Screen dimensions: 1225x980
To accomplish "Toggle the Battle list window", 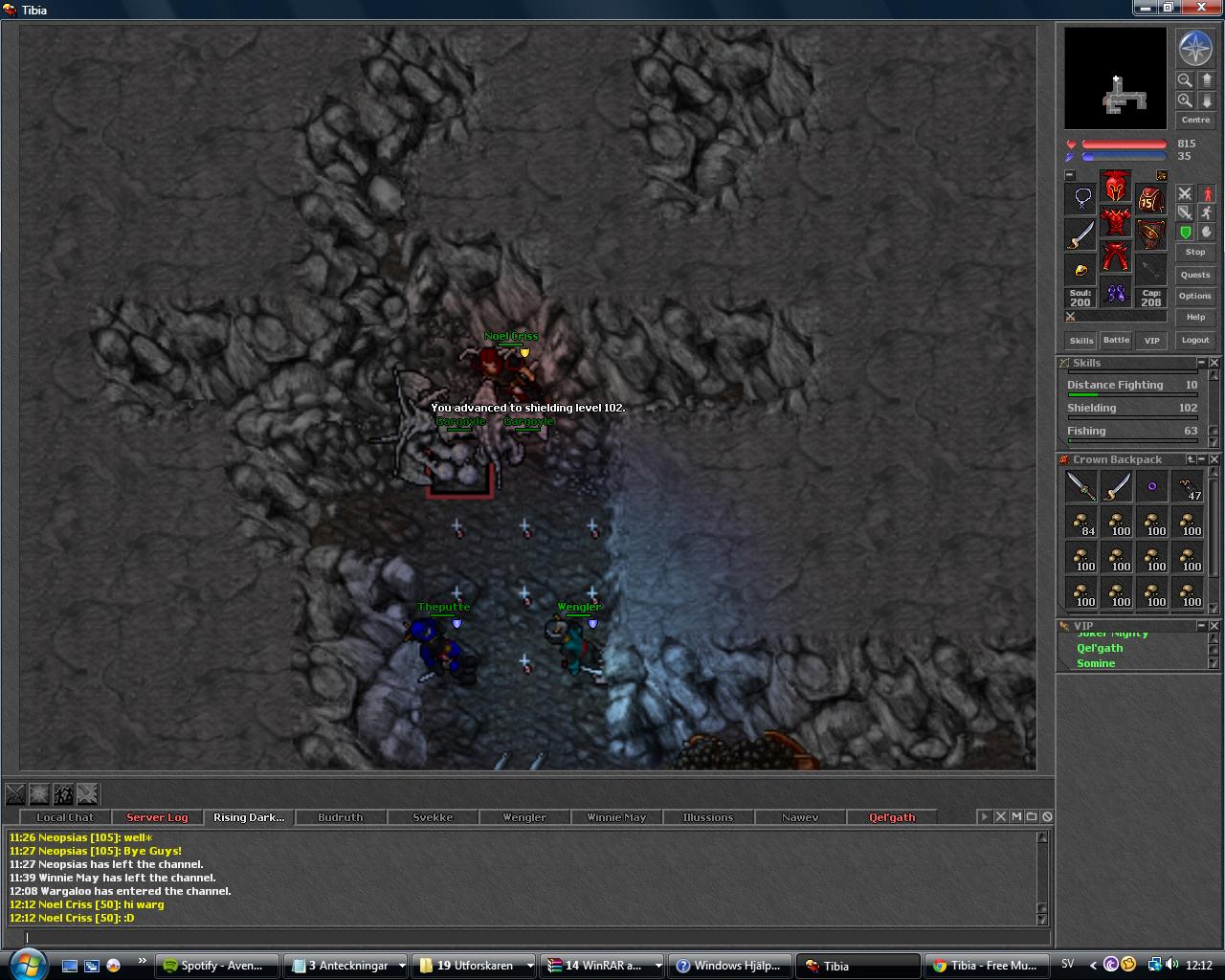I will [x=1116, y=340].
